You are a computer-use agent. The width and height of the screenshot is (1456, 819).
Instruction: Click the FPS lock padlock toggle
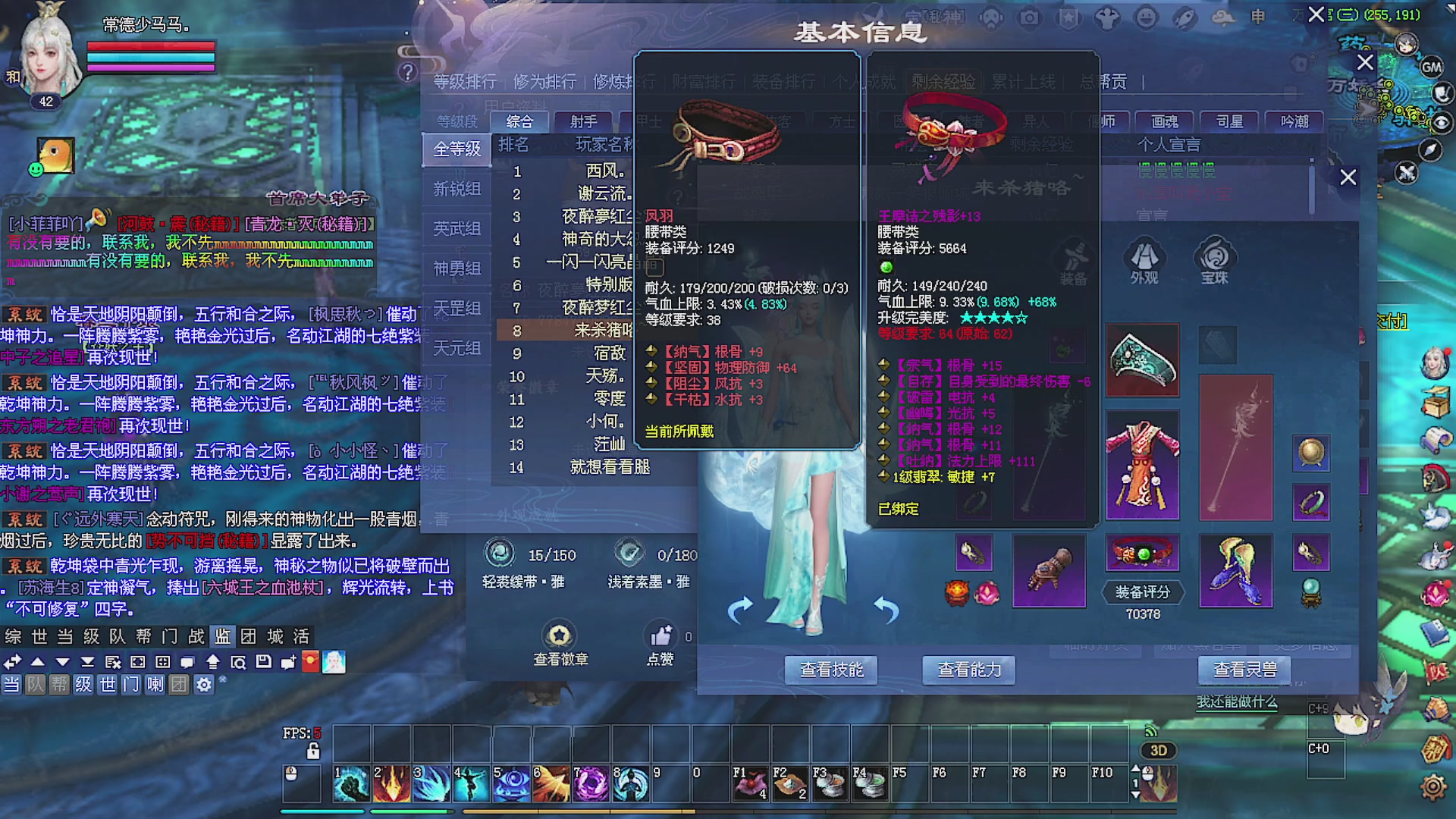pos(314,751)
